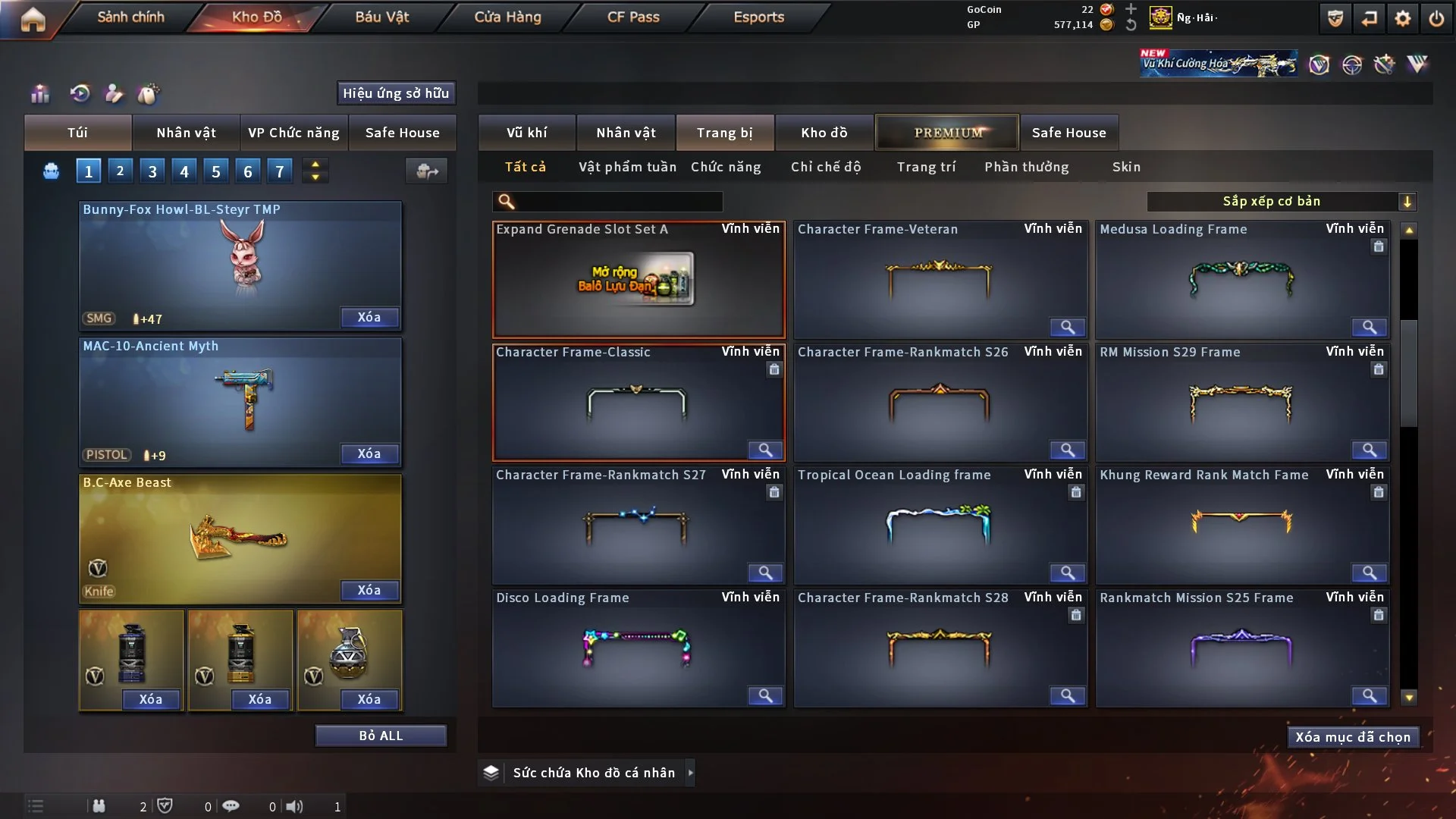Remove all items with Bỏ ALL

click(381, 736)
